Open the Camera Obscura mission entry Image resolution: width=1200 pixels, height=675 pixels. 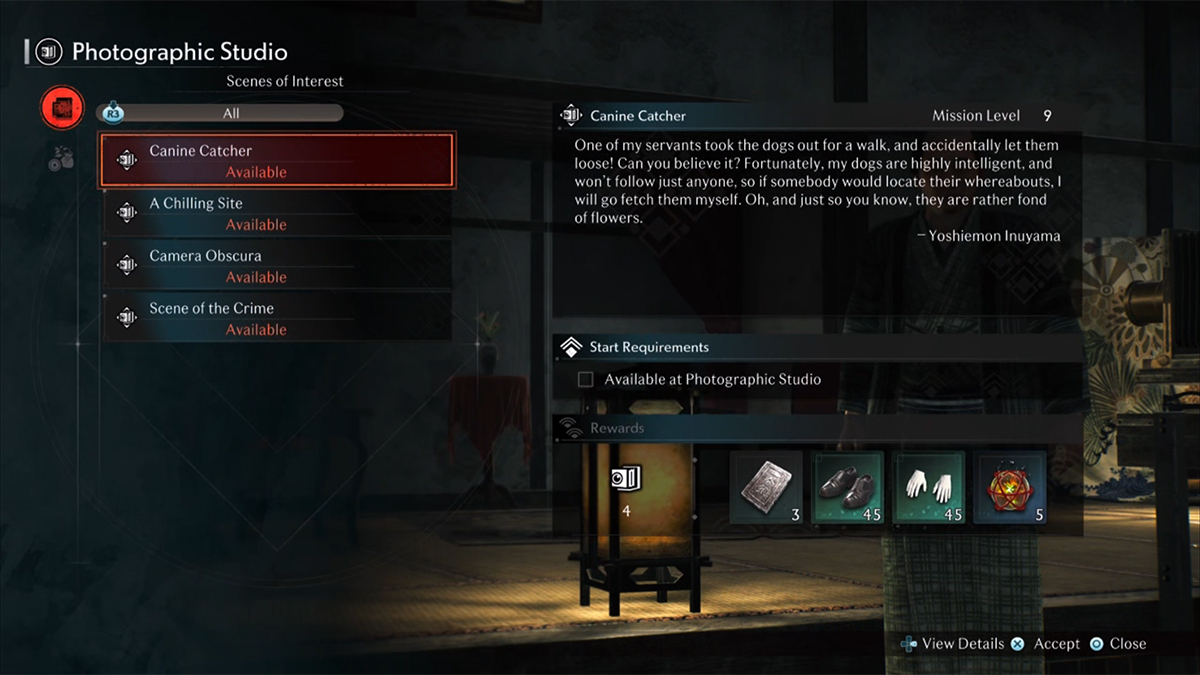[x=277, y=266]
